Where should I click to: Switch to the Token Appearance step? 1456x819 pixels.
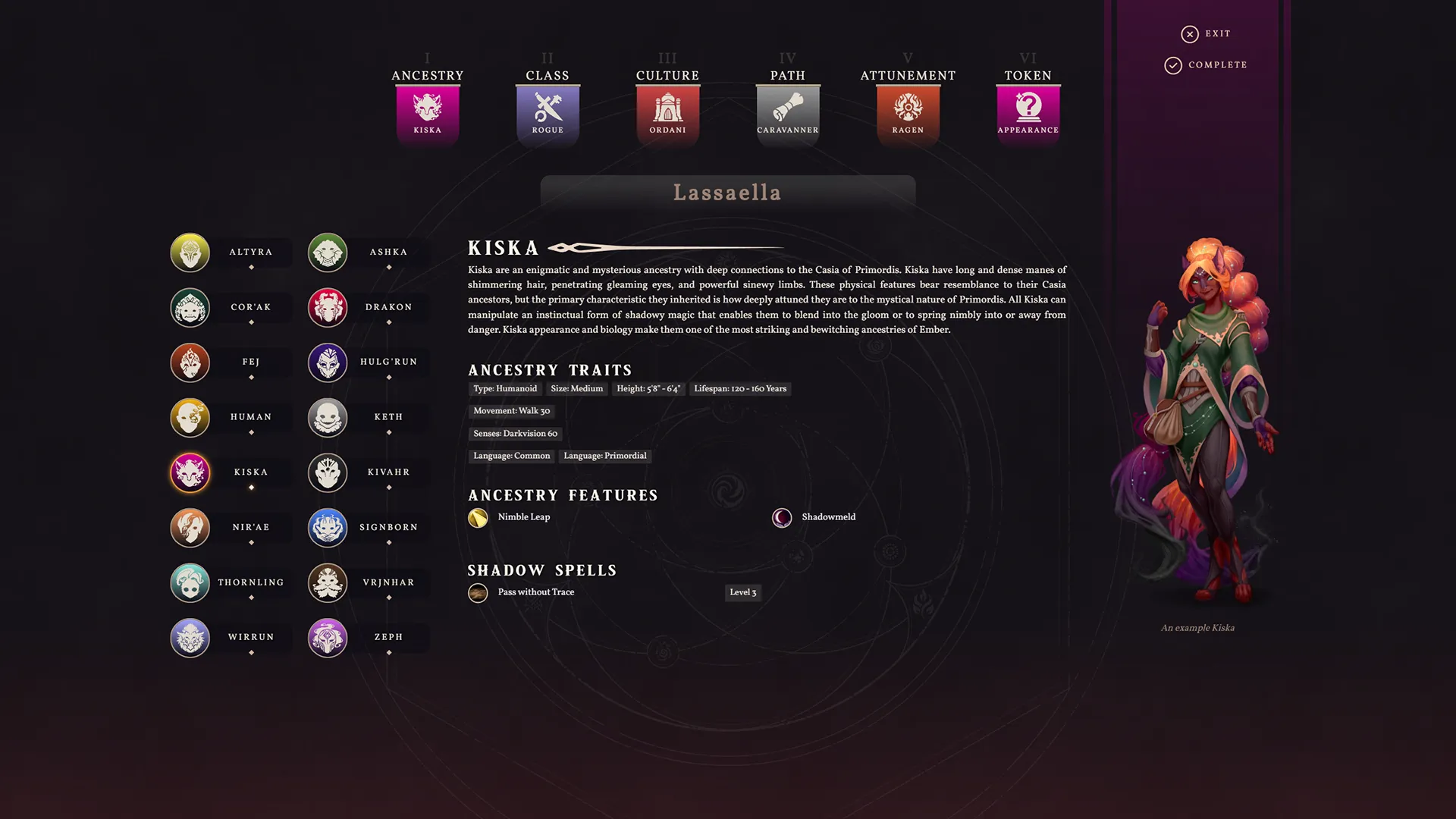(x=1028, y=108)
